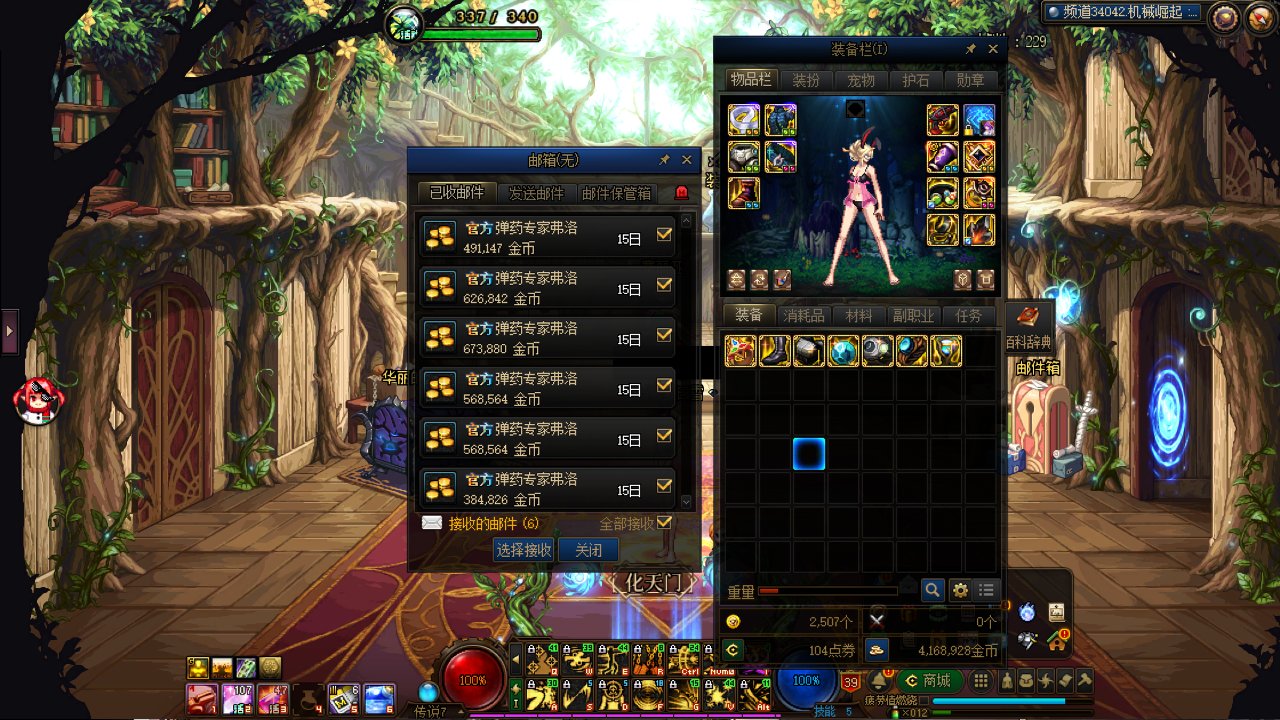This screenshot has height=720, width=1280.
Task: Close the 装备栏 inventory window
Action: click(x=993, y=49)
